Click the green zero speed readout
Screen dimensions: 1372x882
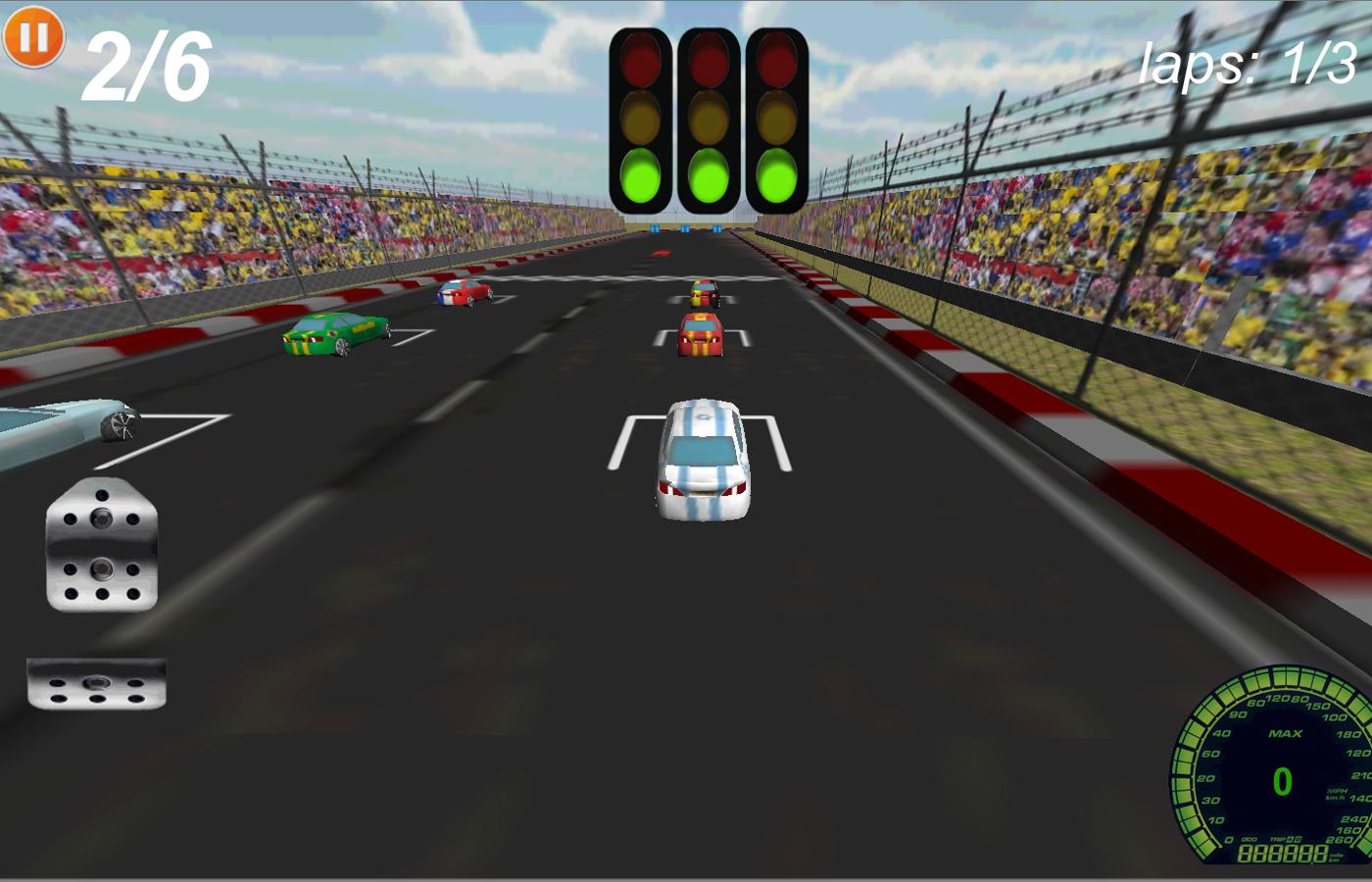click(1281, 779)
